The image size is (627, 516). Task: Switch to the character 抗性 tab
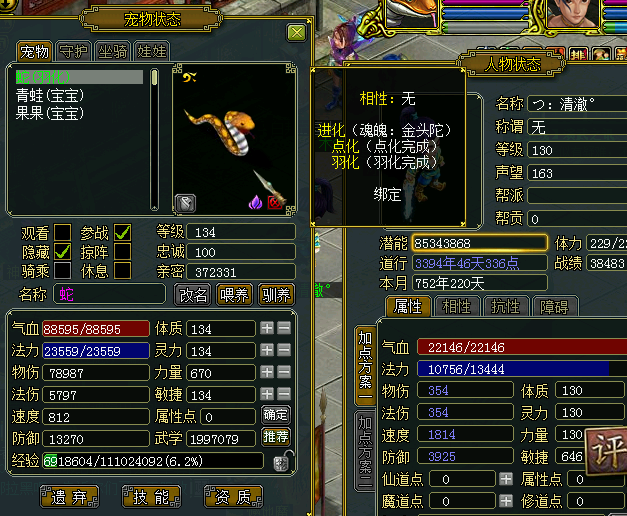pos(505,307)
